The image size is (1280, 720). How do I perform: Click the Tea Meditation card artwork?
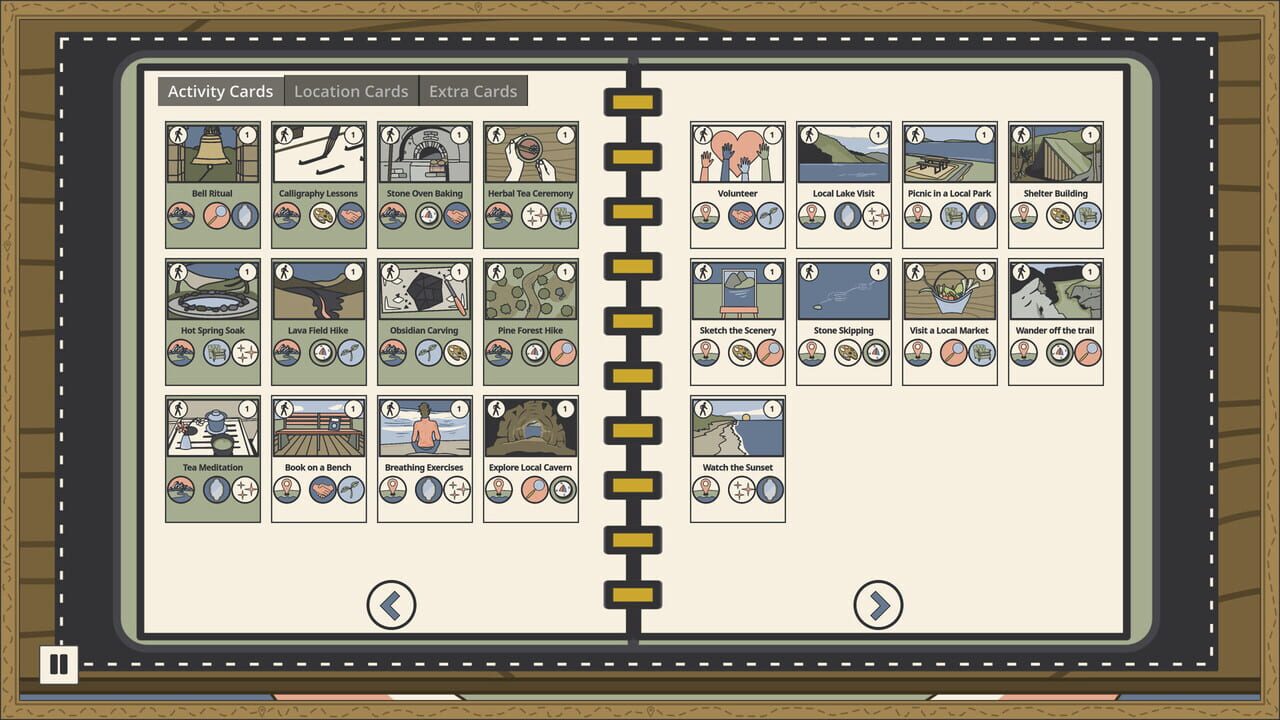pos(212,426)
